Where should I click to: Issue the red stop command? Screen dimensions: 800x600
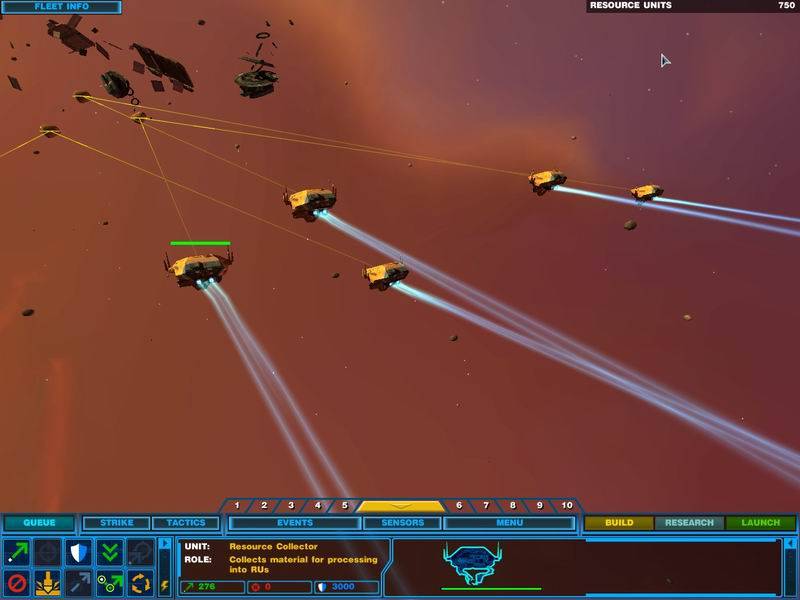[17, 582]
